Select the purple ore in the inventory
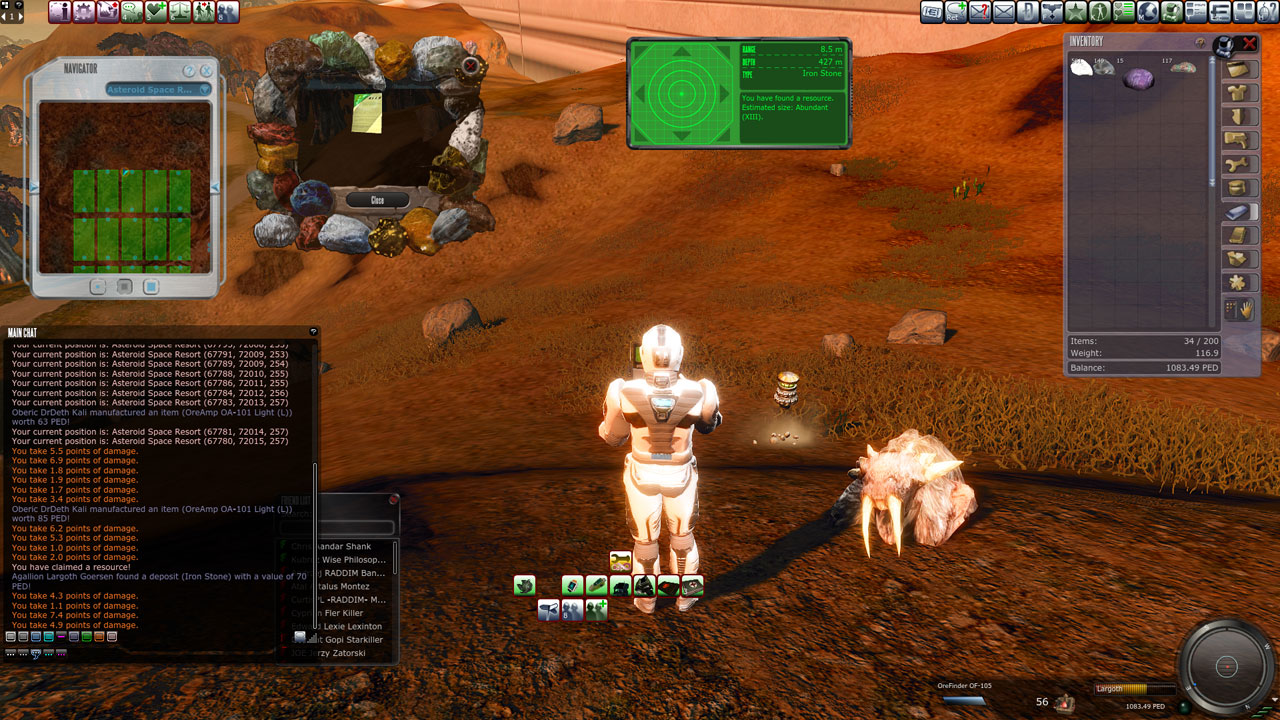 tap(1138, 79)
